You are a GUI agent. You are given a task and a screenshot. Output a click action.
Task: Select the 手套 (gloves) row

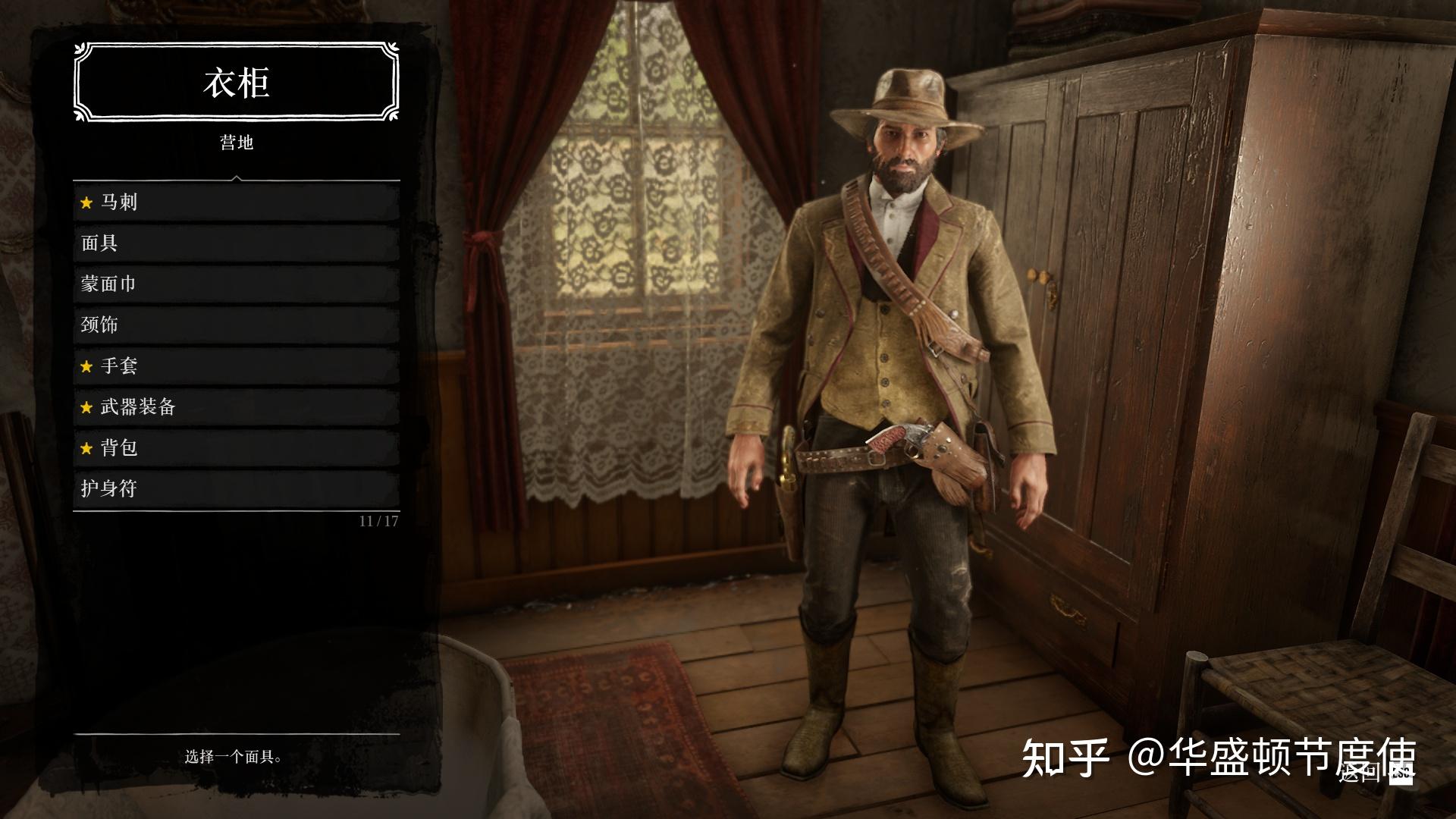[x=236, y=366]
